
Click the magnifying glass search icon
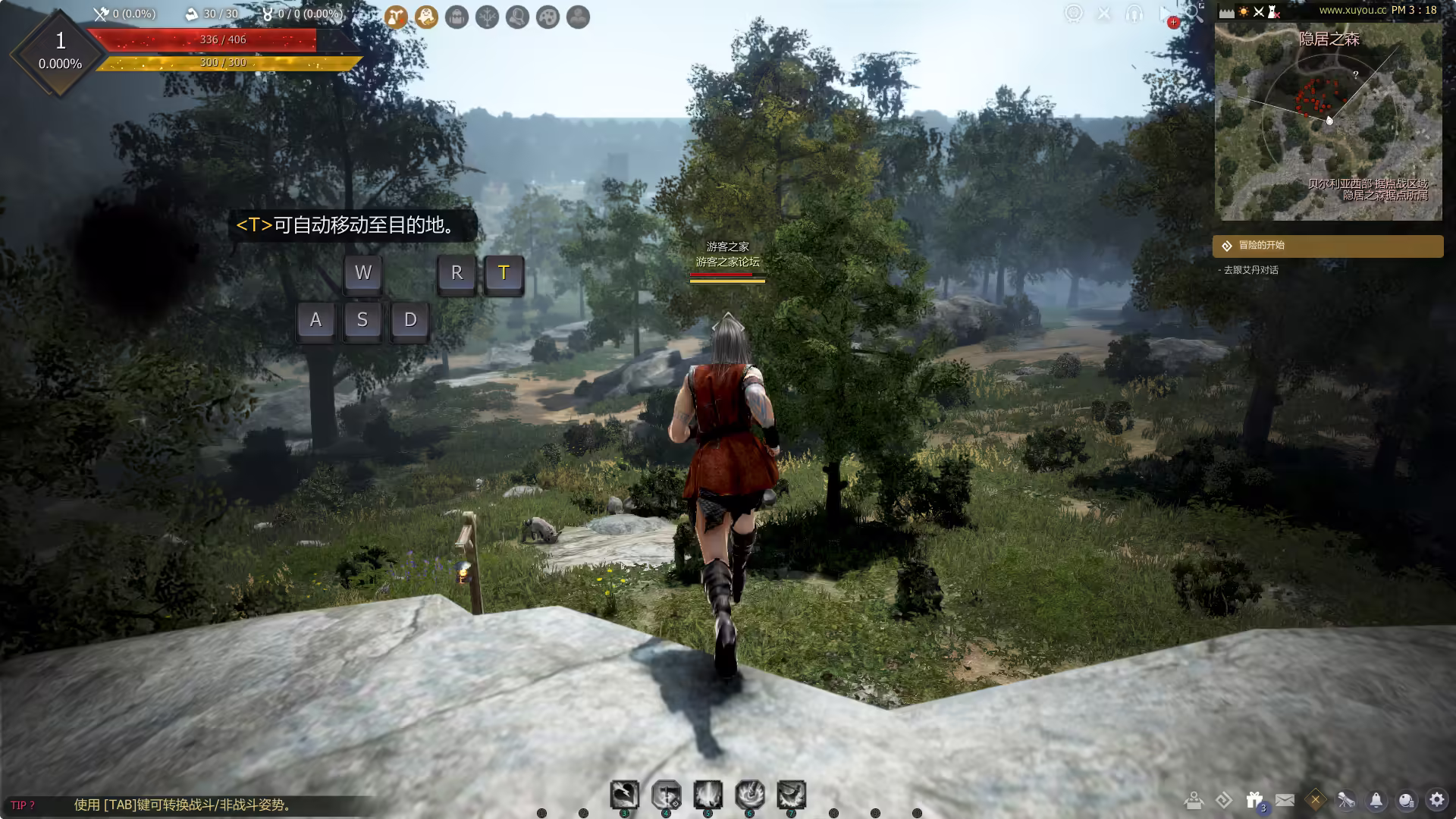point(1194,13)
